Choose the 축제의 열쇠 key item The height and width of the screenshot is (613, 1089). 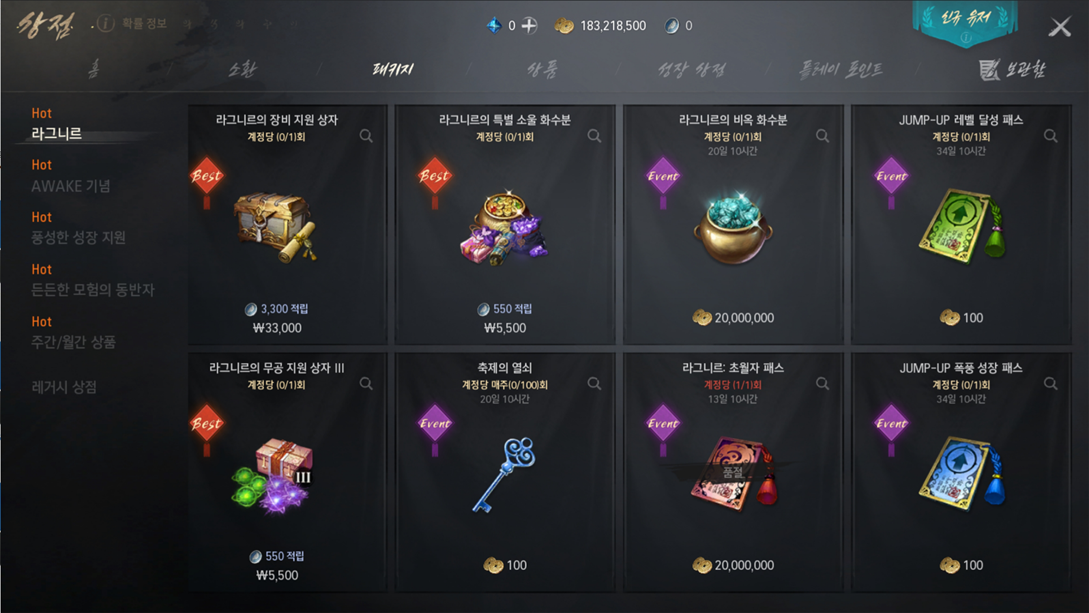[x=505, y=472]
